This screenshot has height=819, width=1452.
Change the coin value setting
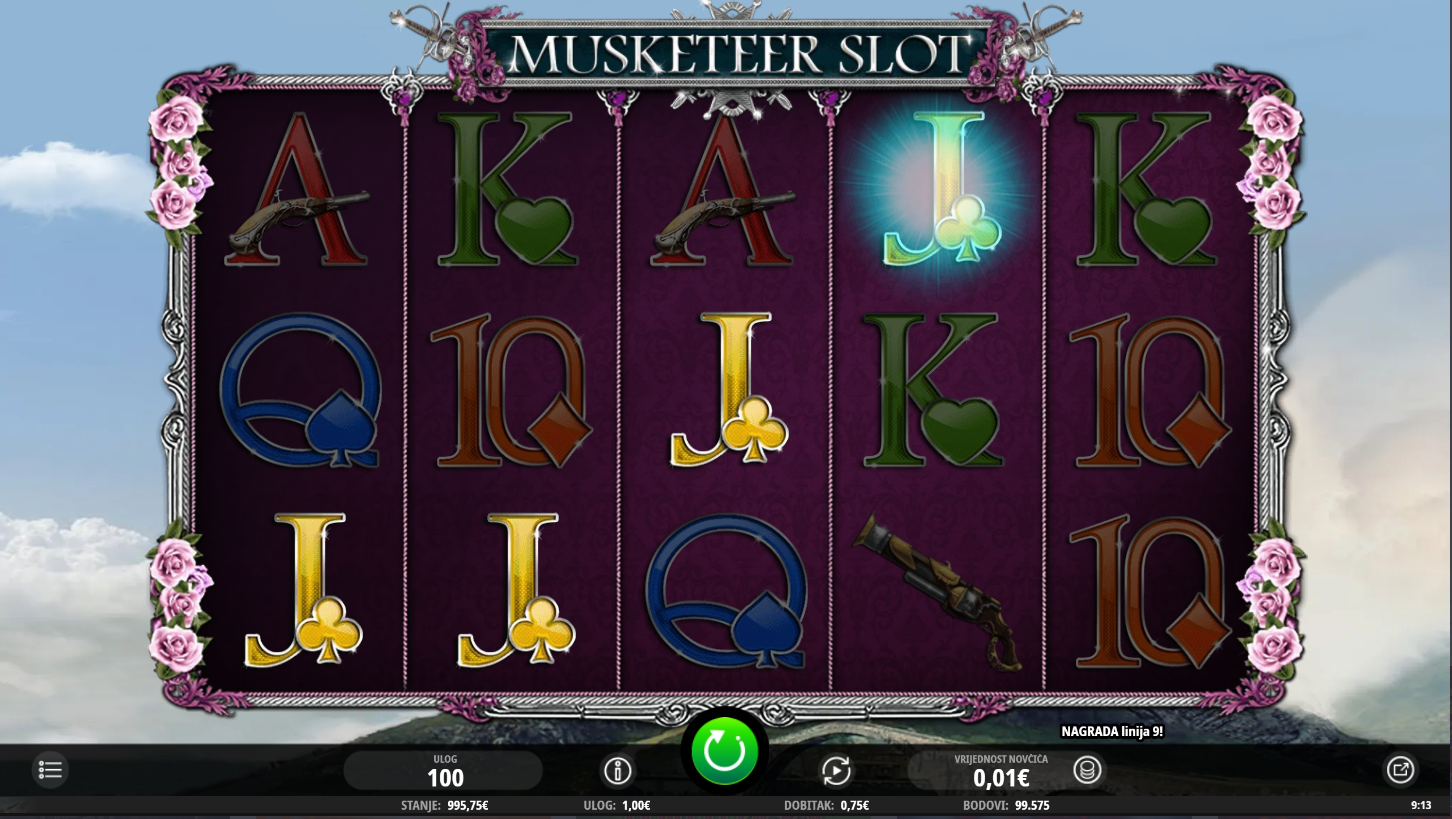coord(1000,771)
